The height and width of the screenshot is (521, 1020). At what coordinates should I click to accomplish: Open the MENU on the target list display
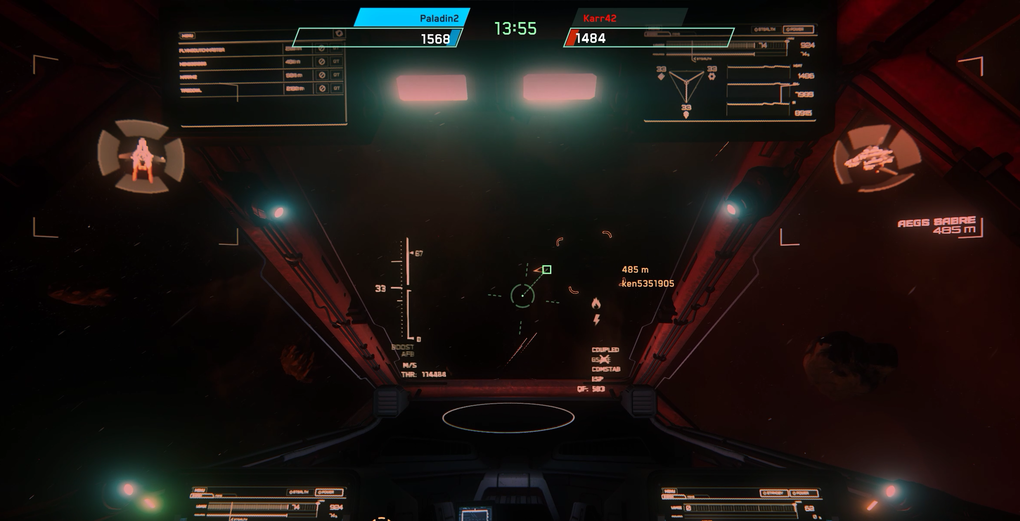tap(189, 36)
